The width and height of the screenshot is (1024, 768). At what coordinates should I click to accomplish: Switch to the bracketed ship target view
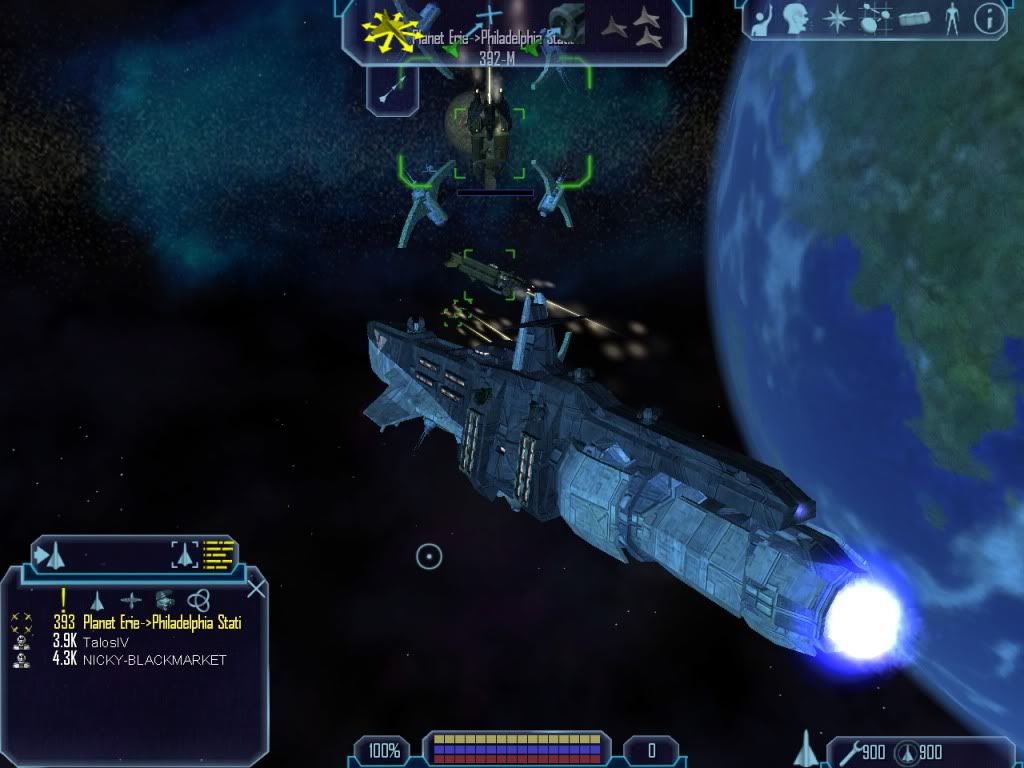(183, 553)
